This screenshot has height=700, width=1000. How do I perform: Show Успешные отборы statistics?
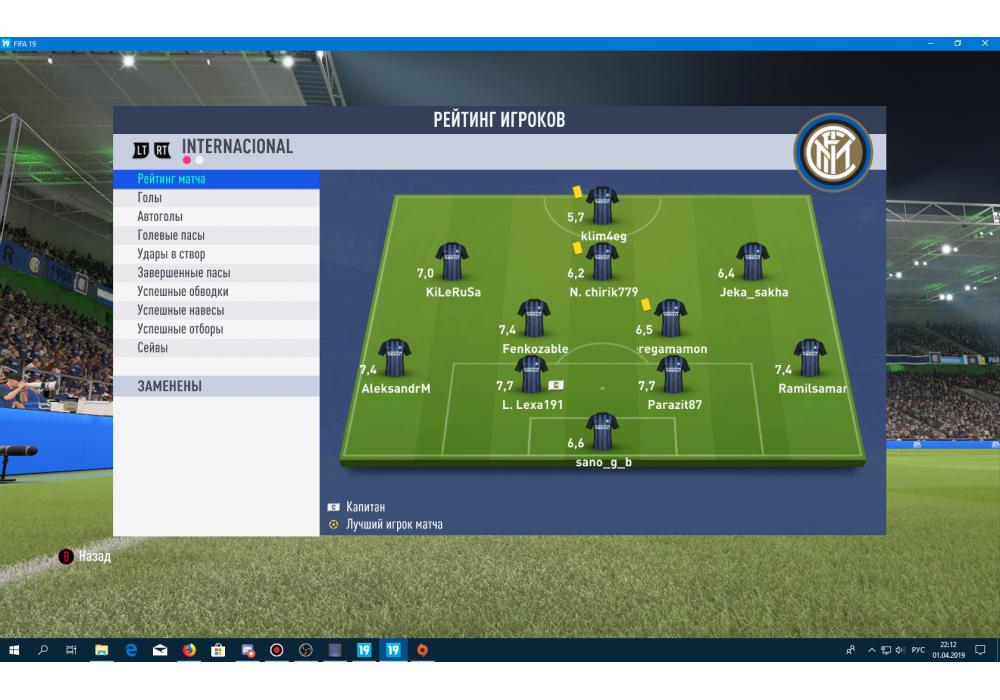tap(180, 329)
